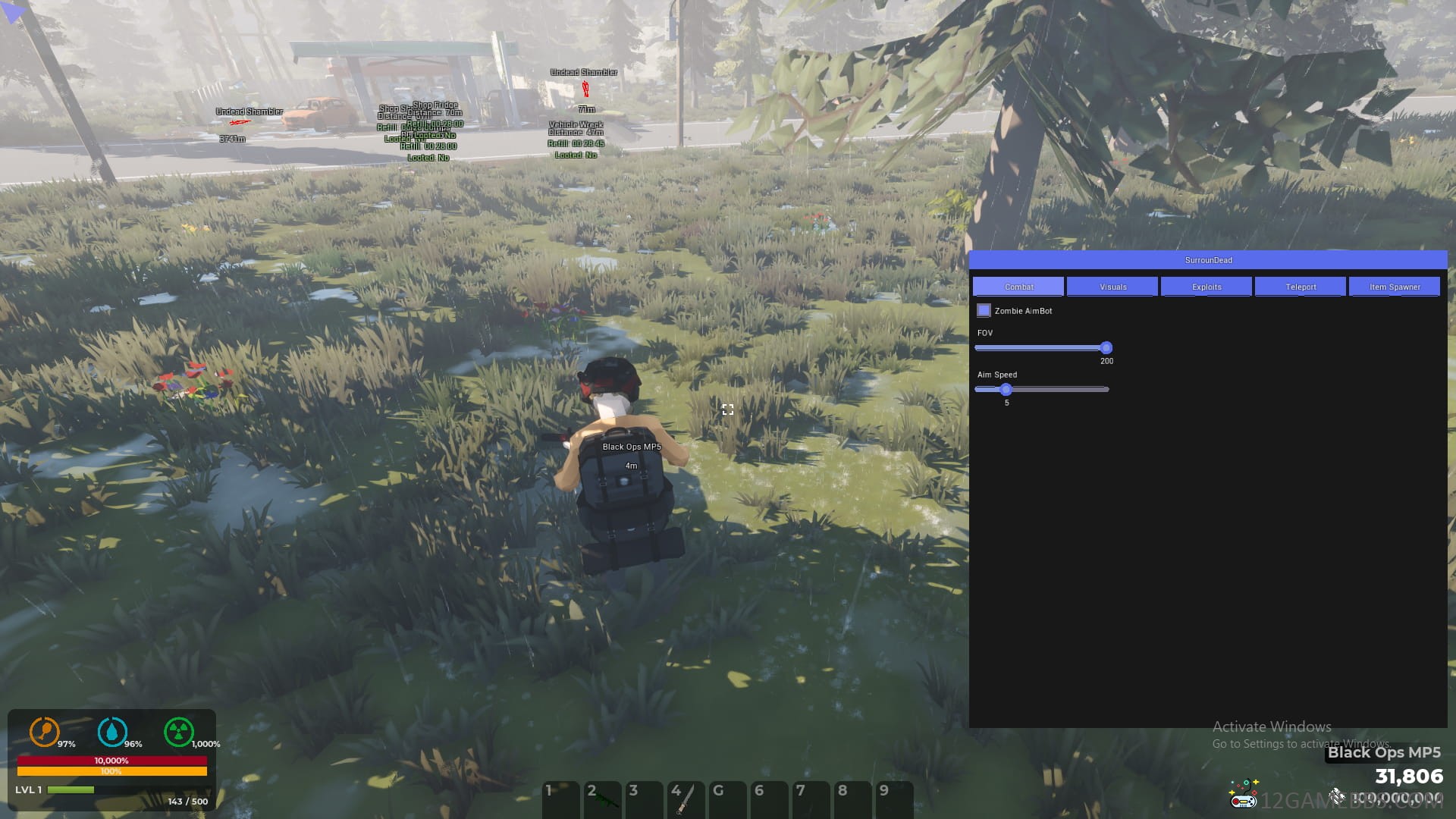Toggle the Zombie AimBot checkbox
This screenshot has width=1456, height=819.
click(984, 311)
